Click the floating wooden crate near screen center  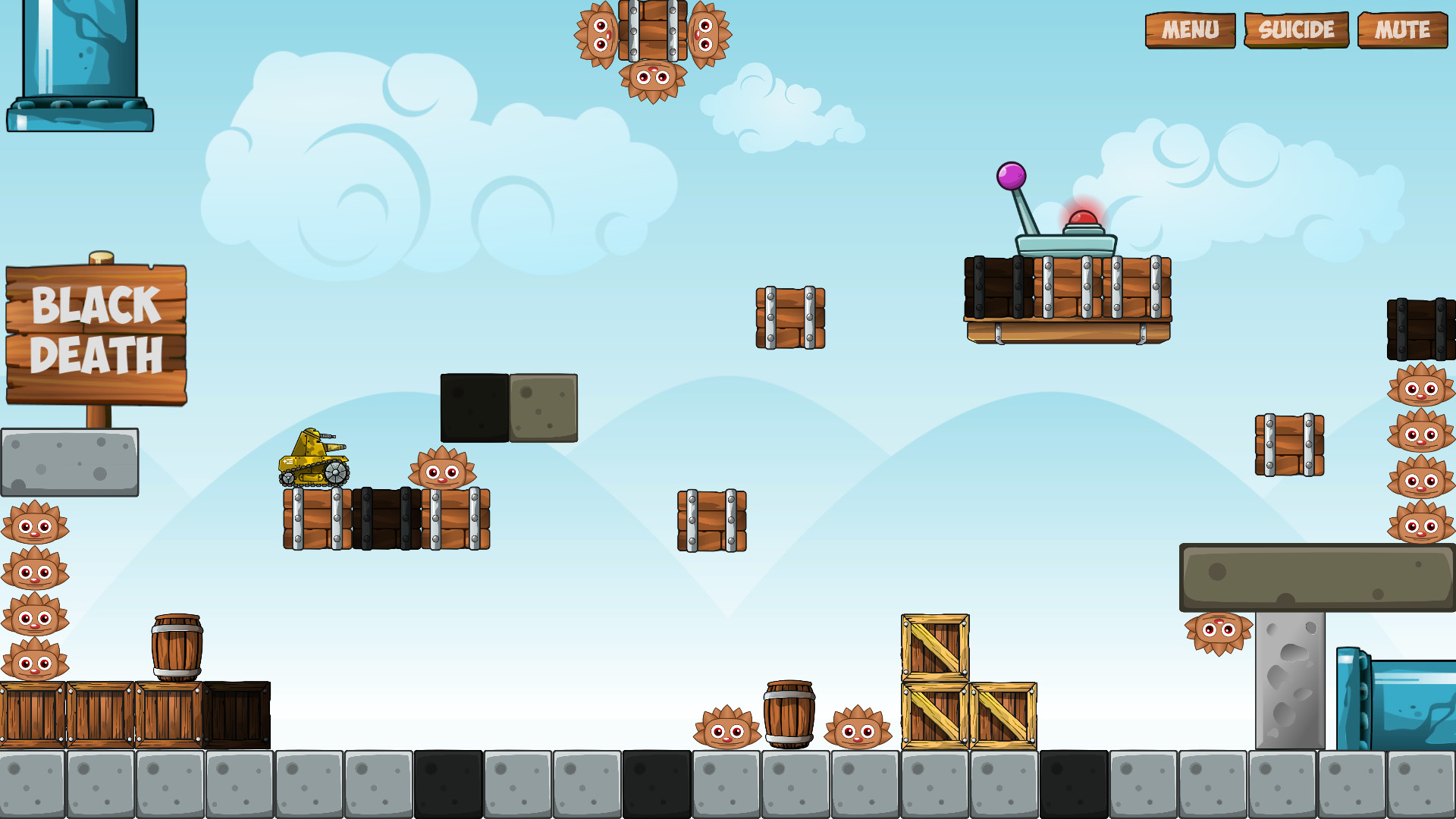[711, 519]
